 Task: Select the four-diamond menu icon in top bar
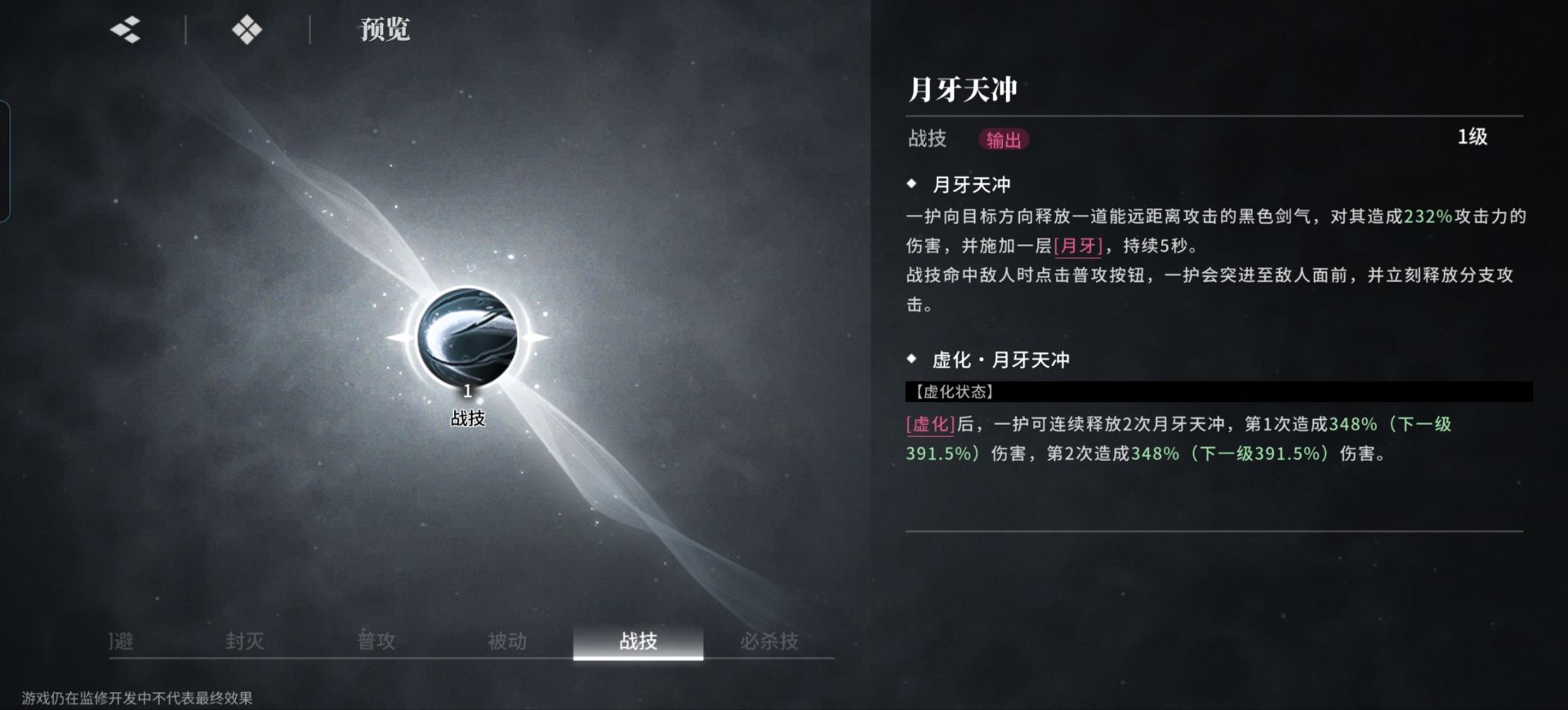[245, 29]
